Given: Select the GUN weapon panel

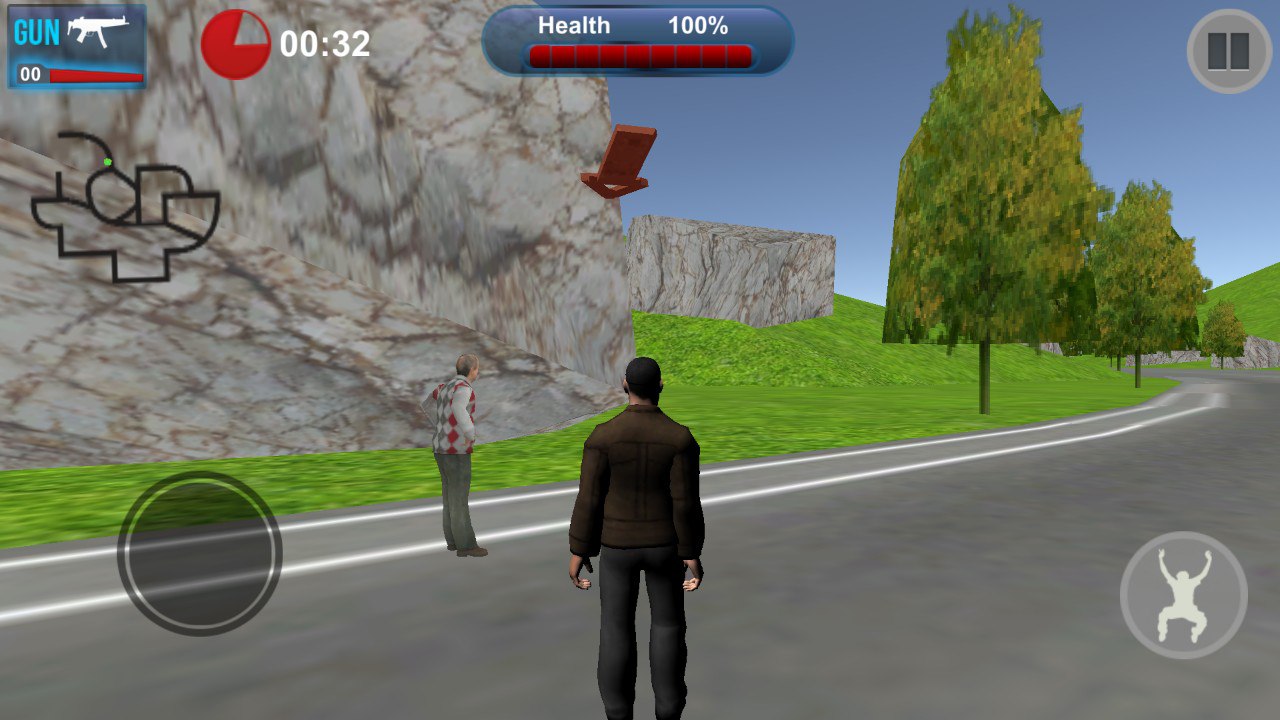Looking at the screenshot, I should (x=77, y=46).
